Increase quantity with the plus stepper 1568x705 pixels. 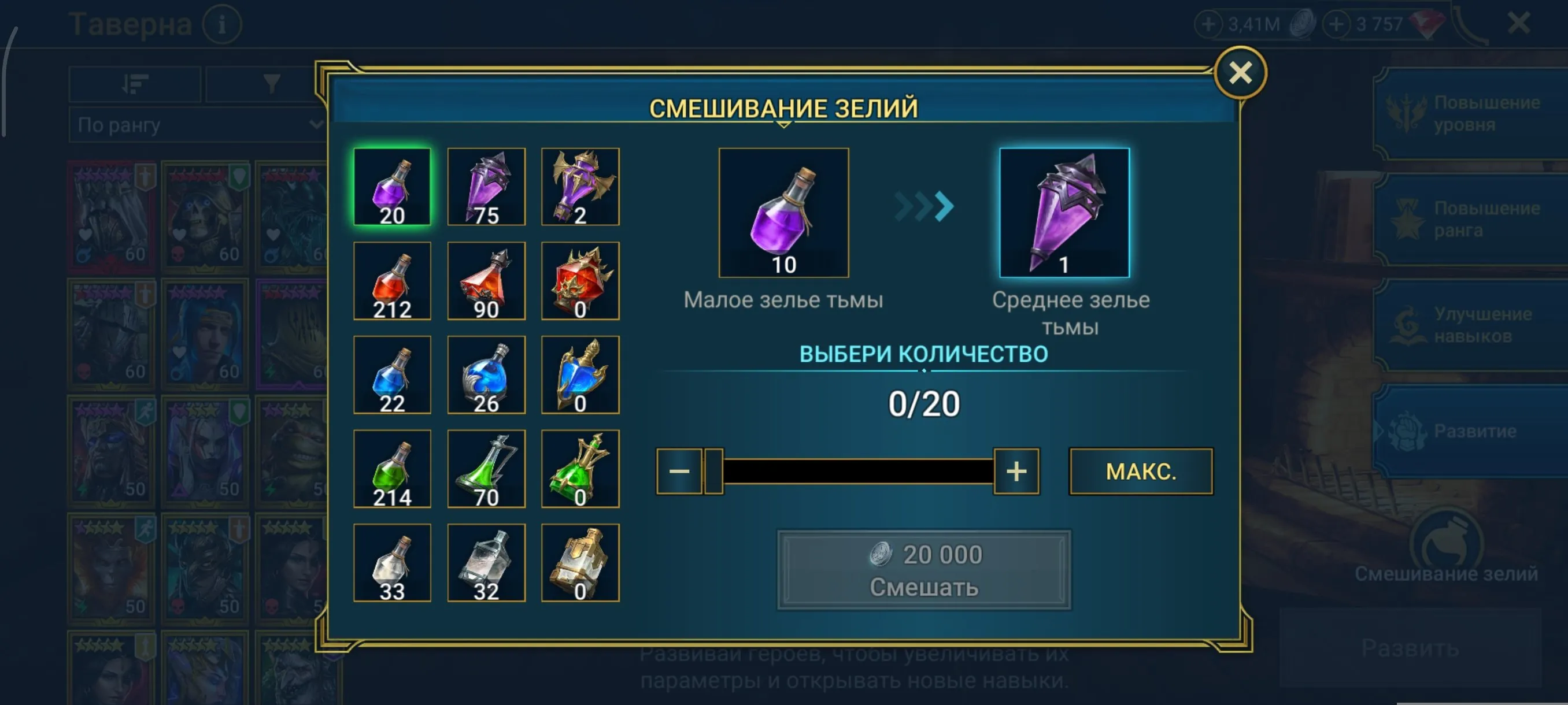(x=1015, y=472)
